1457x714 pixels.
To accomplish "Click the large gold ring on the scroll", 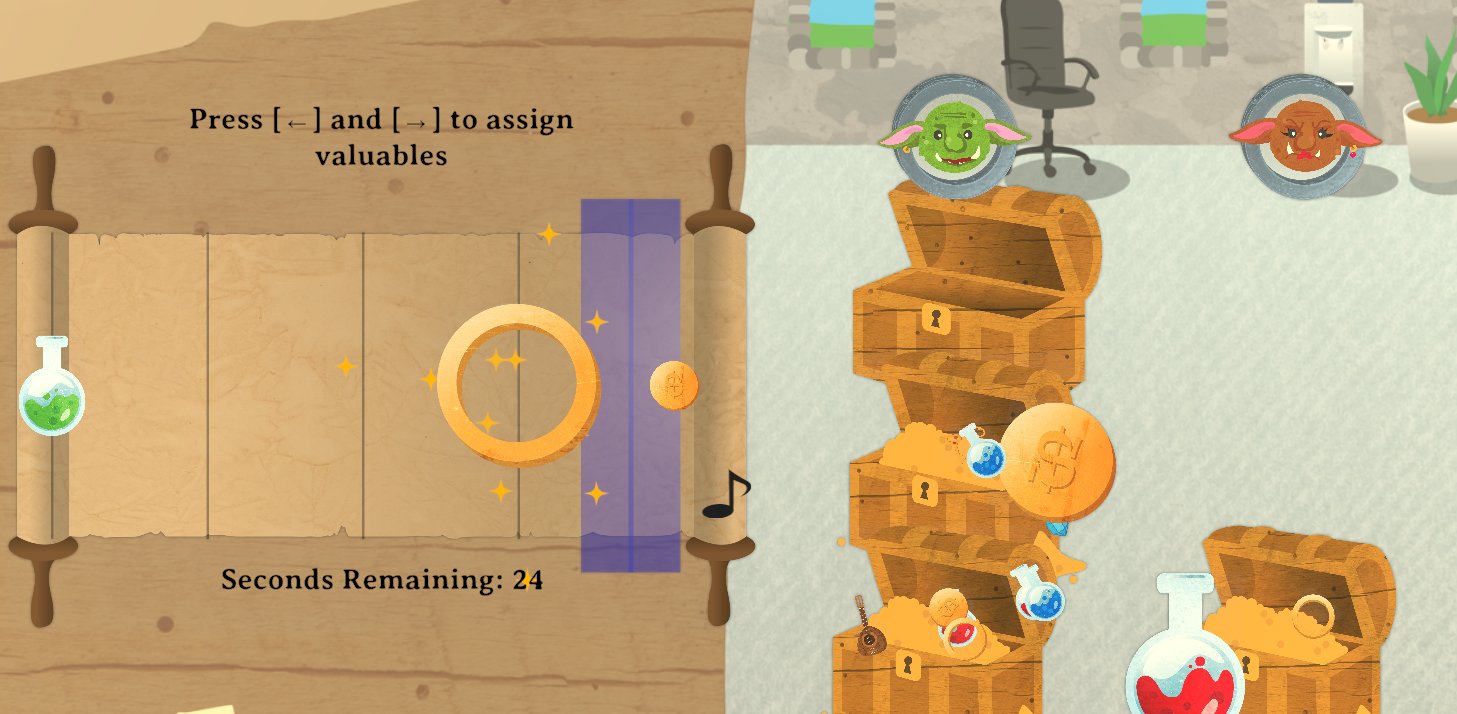I will [x=518, y=384].
